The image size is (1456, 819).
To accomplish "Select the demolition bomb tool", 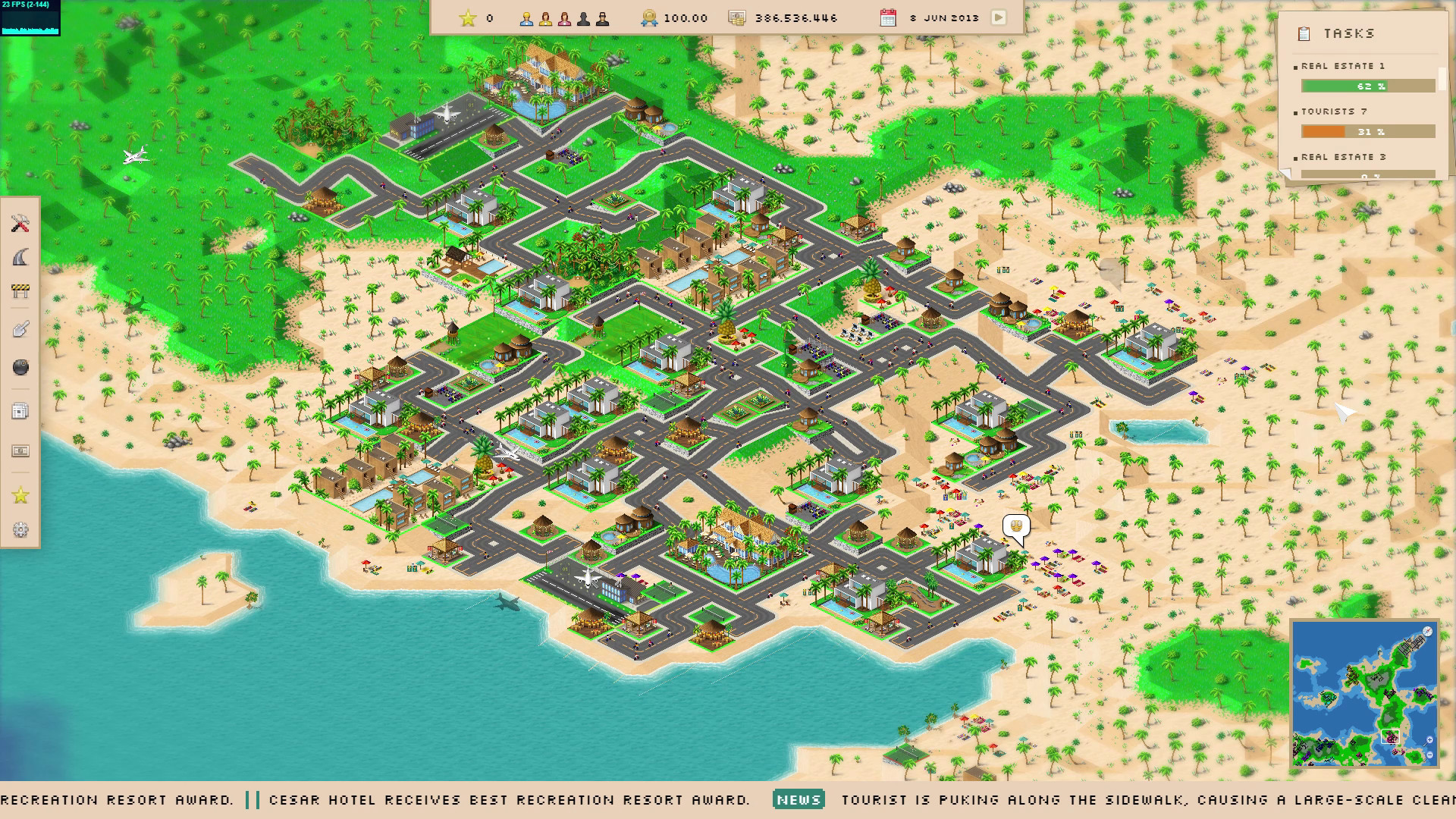I will tap(20, 366).
